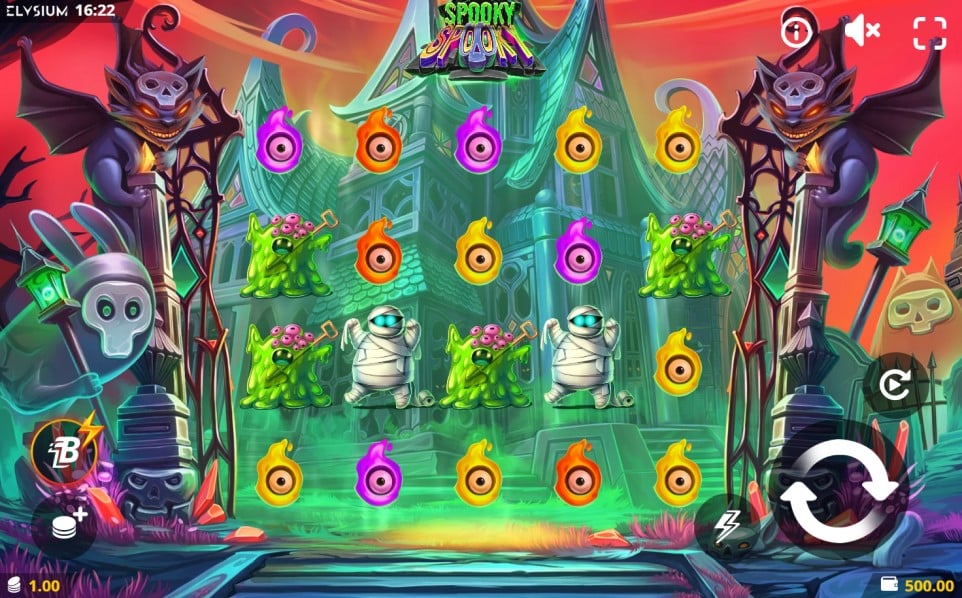Spin the reels with the big circular arrows button
Viewport: 962px width, 598px height.
pyautogui.click(x=840, y=490)
